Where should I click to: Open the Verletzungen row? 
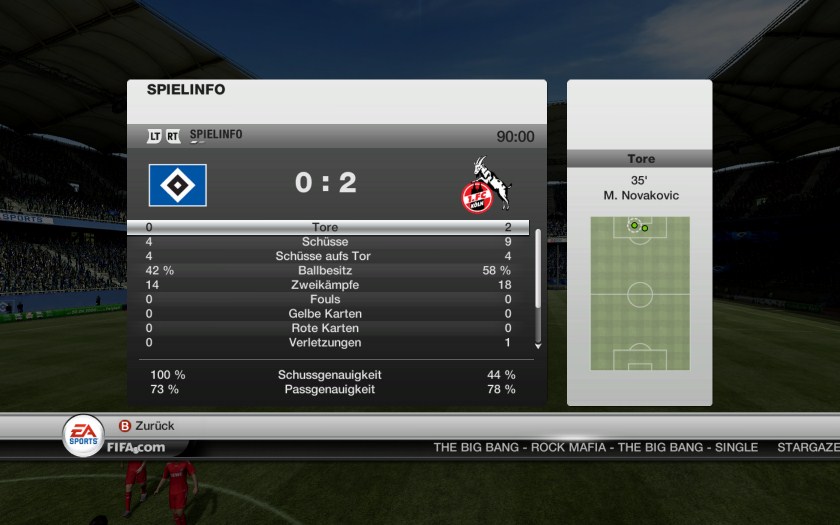[x=326, y=342]
